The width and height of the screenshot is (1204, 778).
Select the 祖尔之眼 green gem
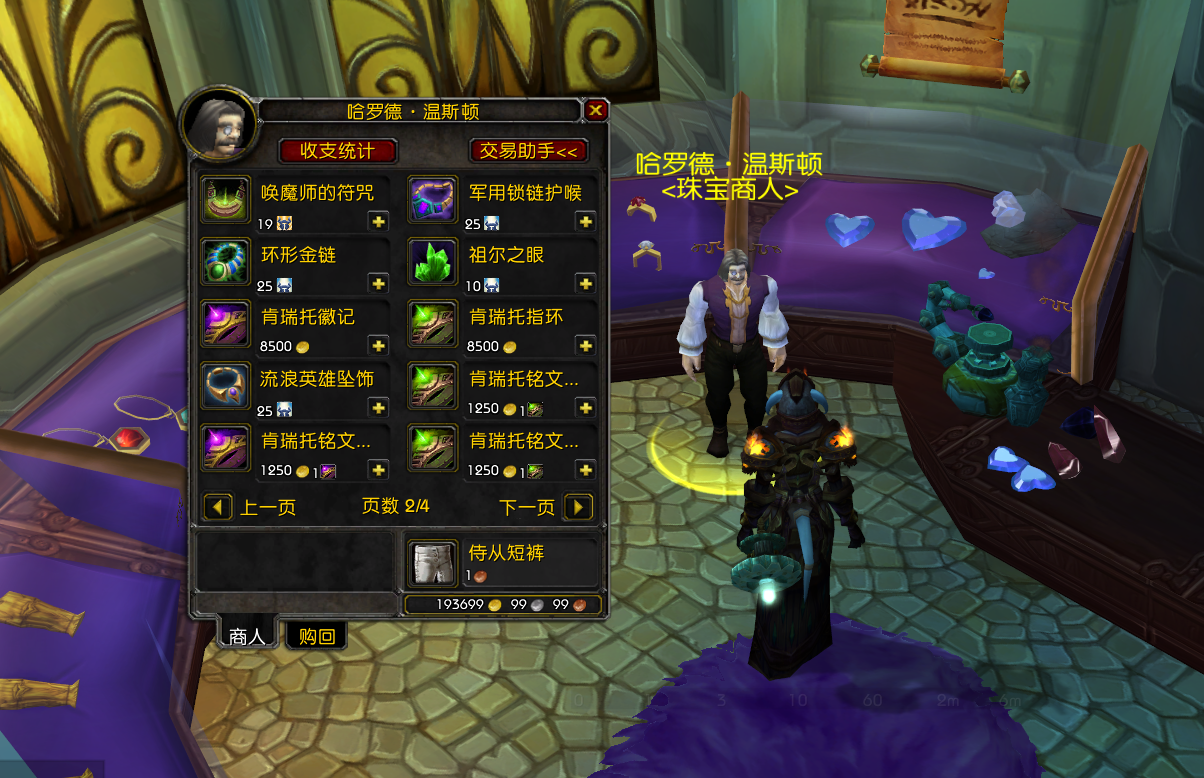(432, 261)
